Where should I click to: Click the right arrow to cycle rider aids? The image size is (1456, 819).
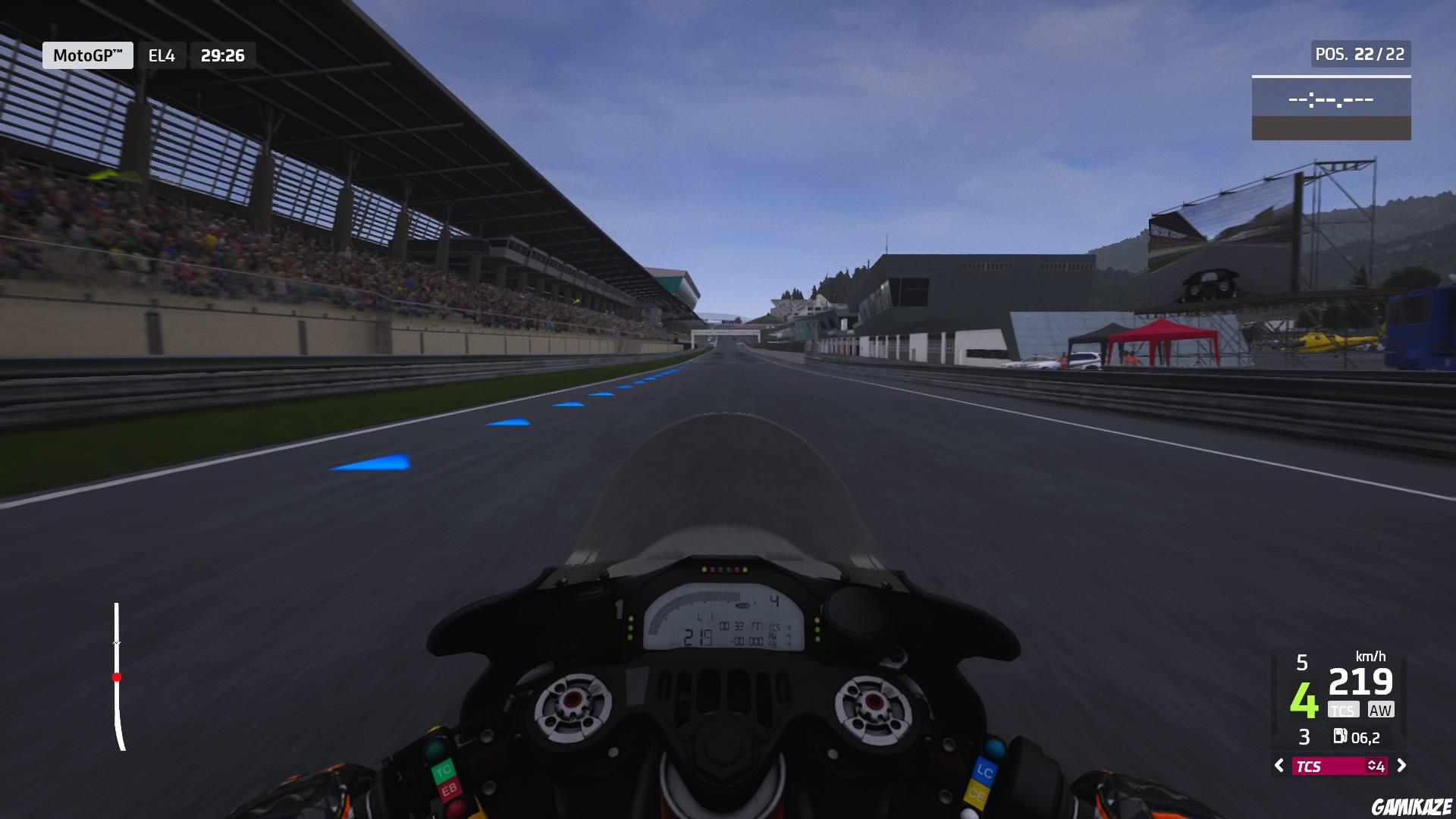pos(1402,766)
